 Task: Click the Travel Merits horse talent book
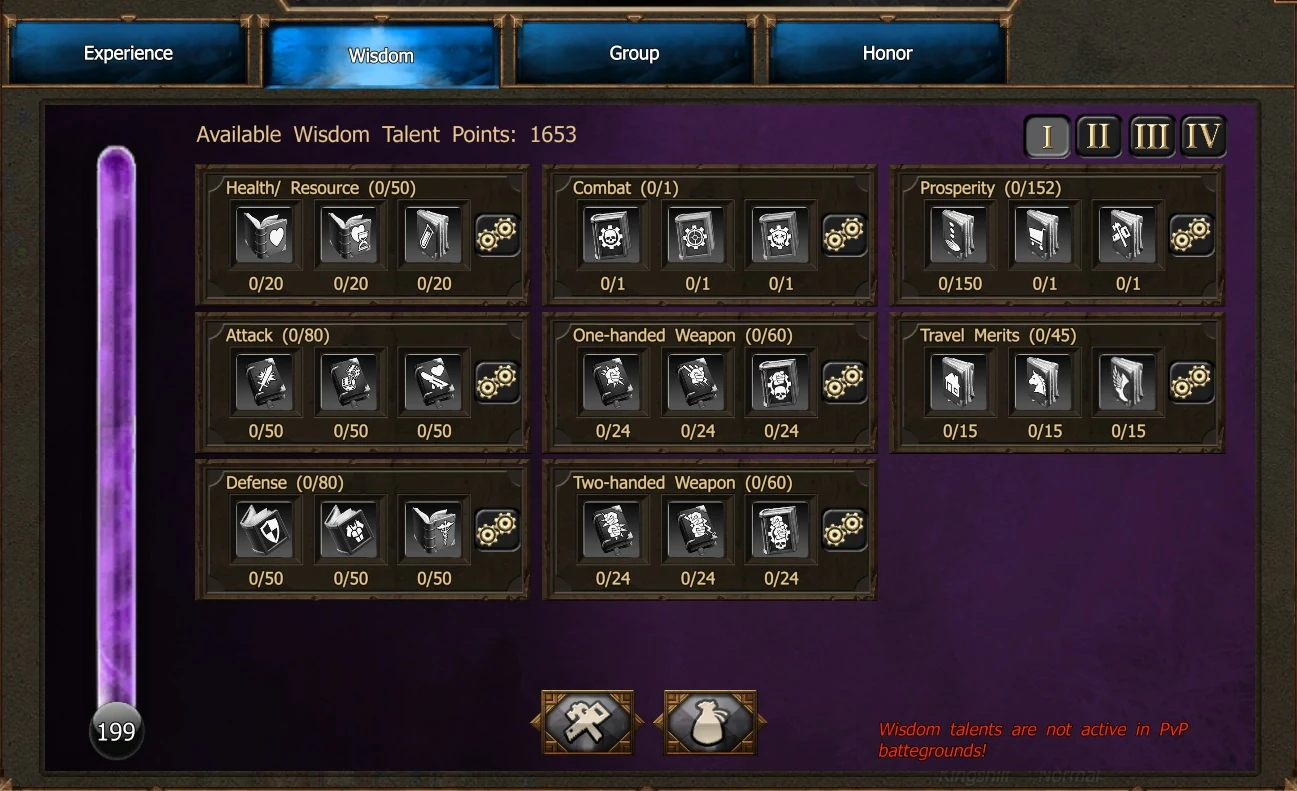(1042, 382)
